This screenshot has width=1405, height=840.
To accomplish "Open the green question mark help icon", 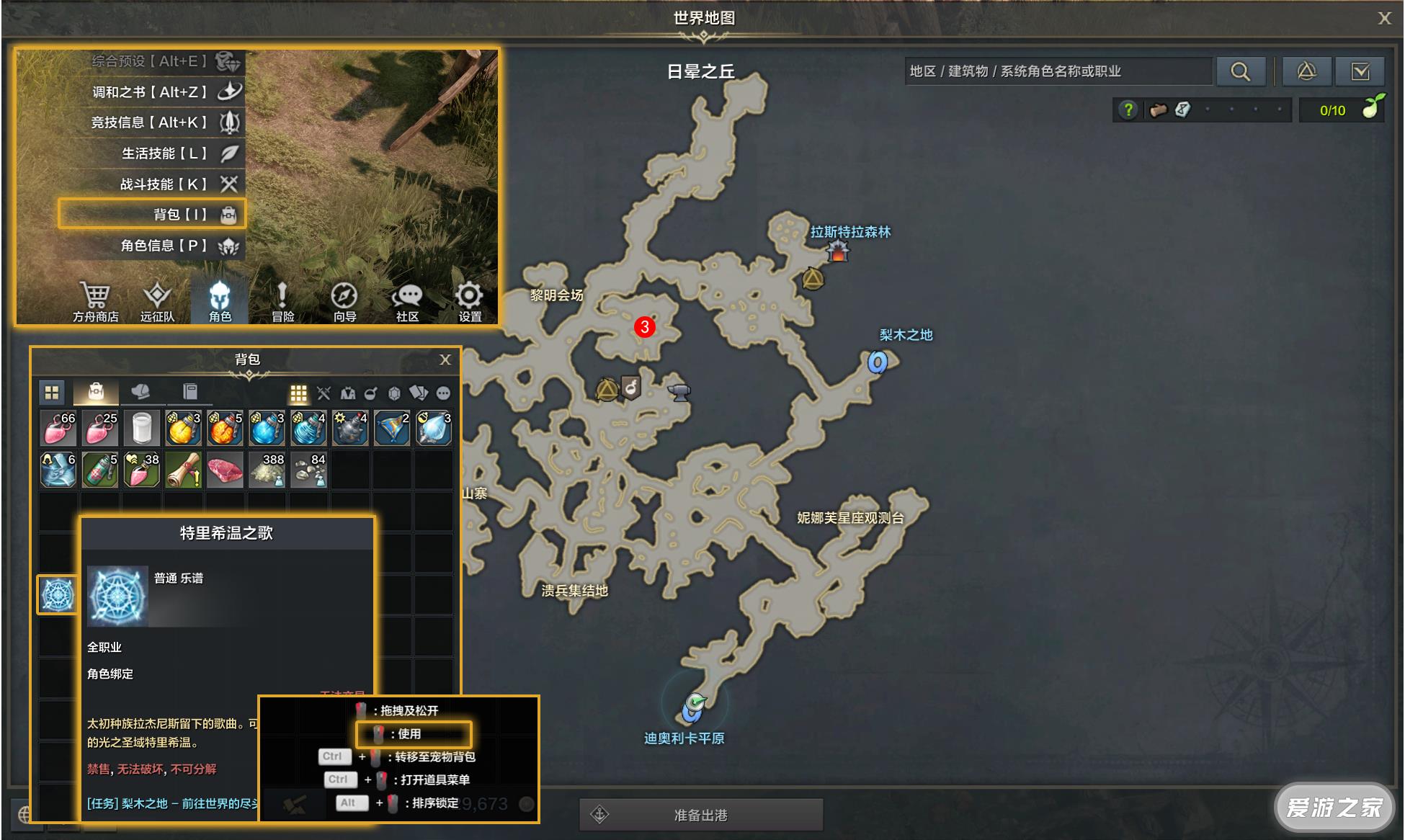I will pyautogui.click(x=1128, y=110).
